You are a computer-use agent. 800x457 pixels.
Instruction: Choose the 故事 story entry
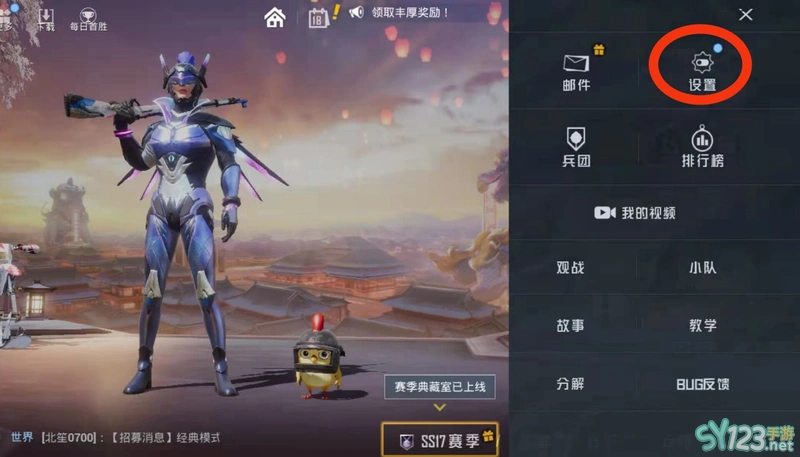coord(571,326)
